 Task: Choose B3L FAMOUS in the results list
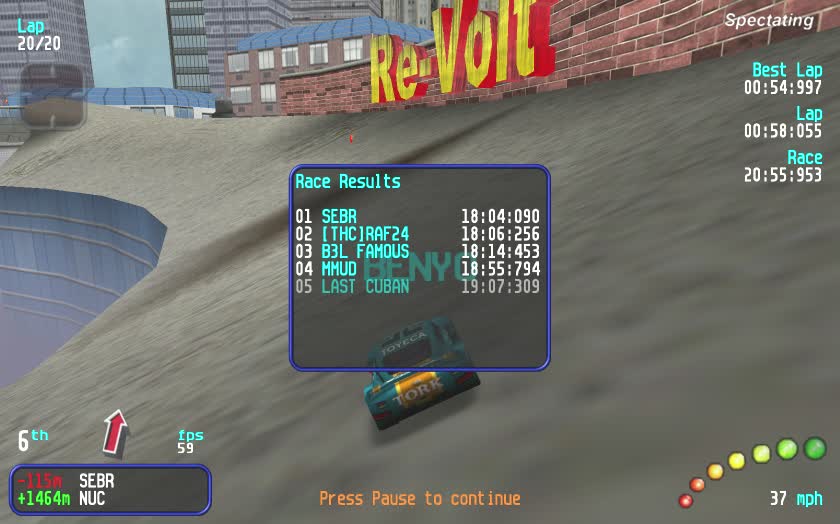click(x=417, y=252)
